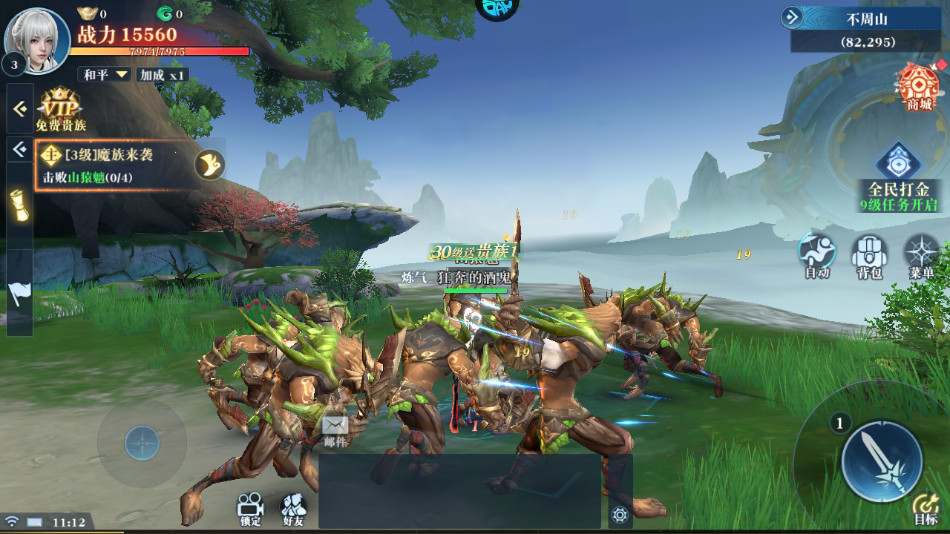The width and height of the screenshot is (950, 534).
Task: Open the 好友 friends list
Action: (x=293, y=507)
